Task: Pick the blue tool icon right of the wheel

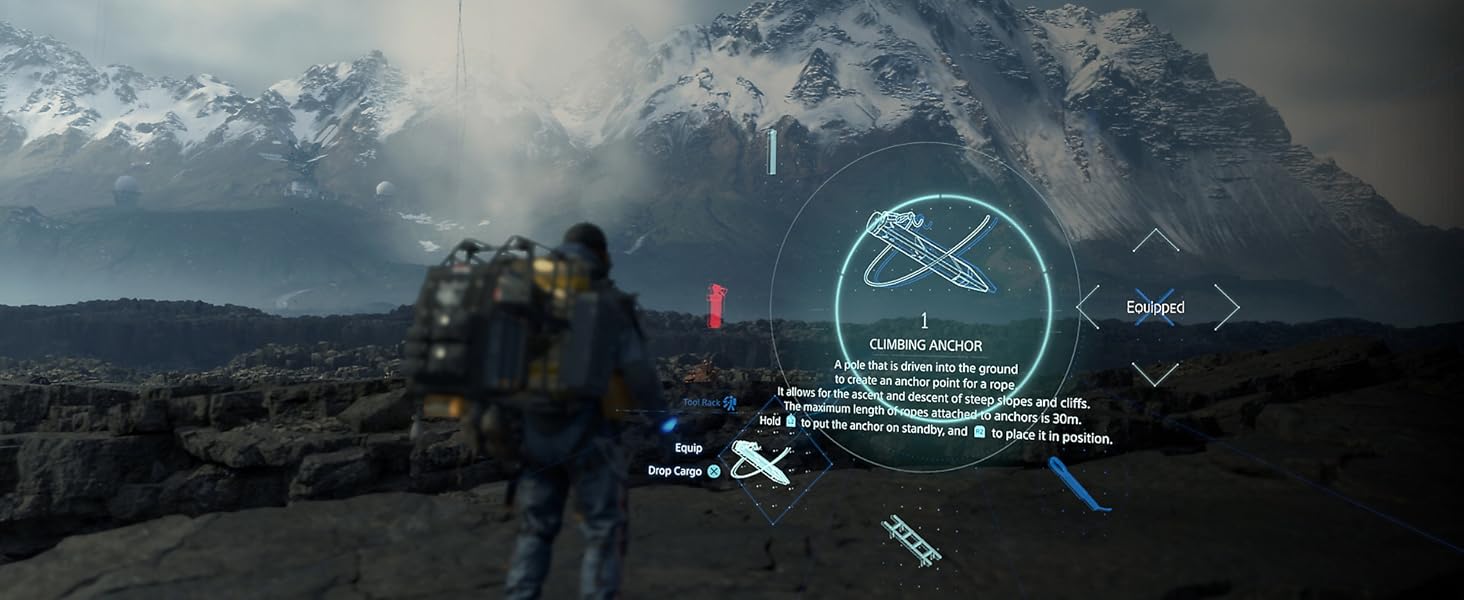Action: coord(1077,486)
